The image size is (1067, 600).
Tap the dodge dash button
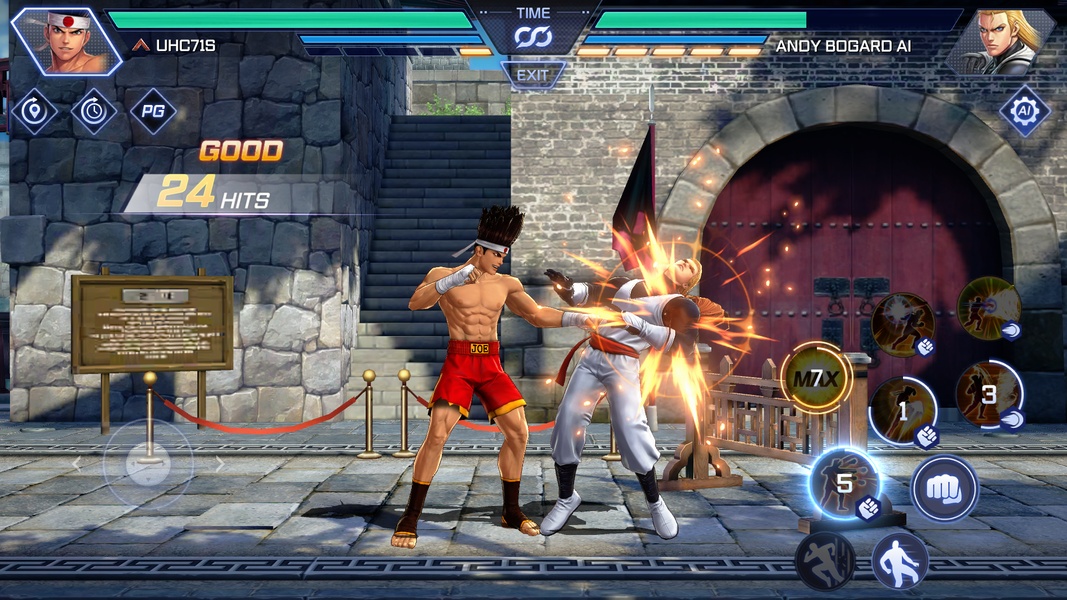click(899, 561)
